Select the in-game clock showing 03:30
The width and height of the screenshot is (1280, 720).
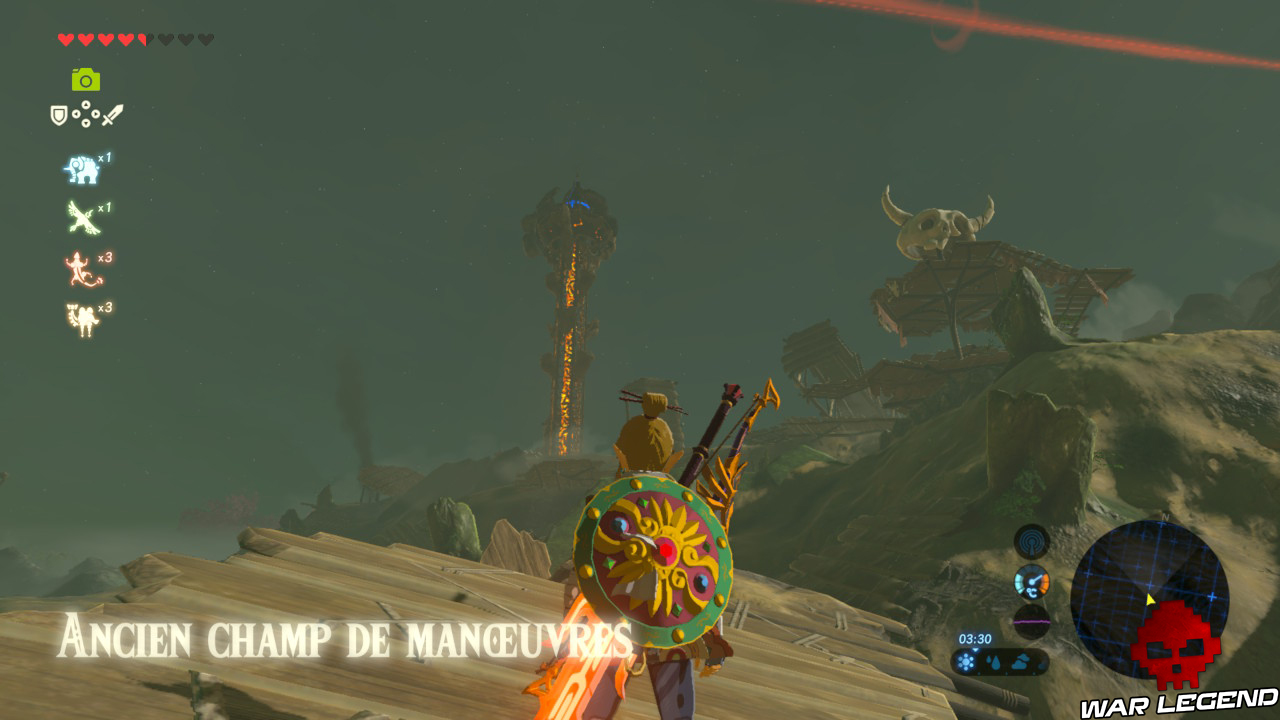point(975,638)
